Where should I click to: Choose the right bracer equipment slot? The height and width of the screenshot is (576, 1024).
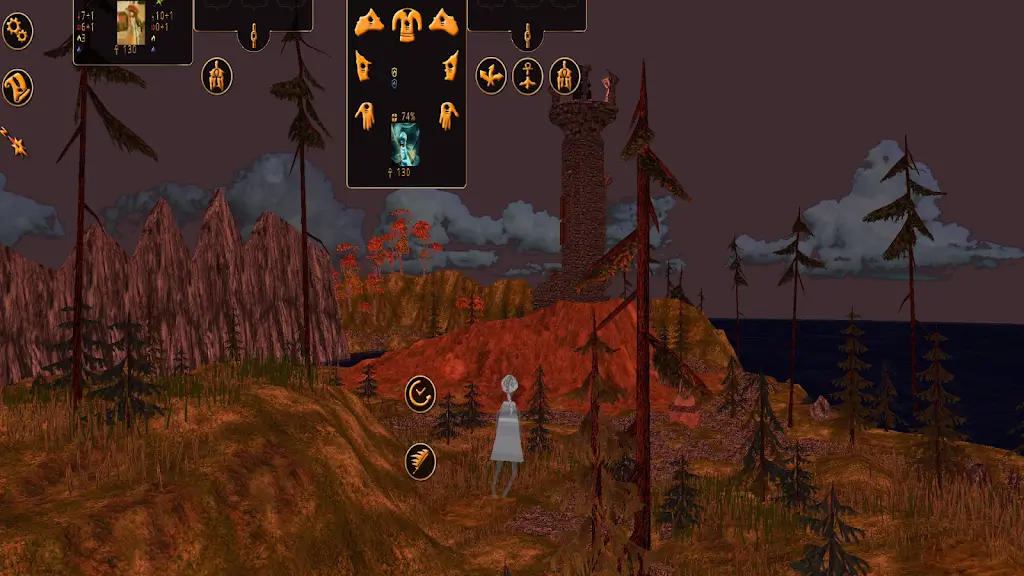coord(449,67)
